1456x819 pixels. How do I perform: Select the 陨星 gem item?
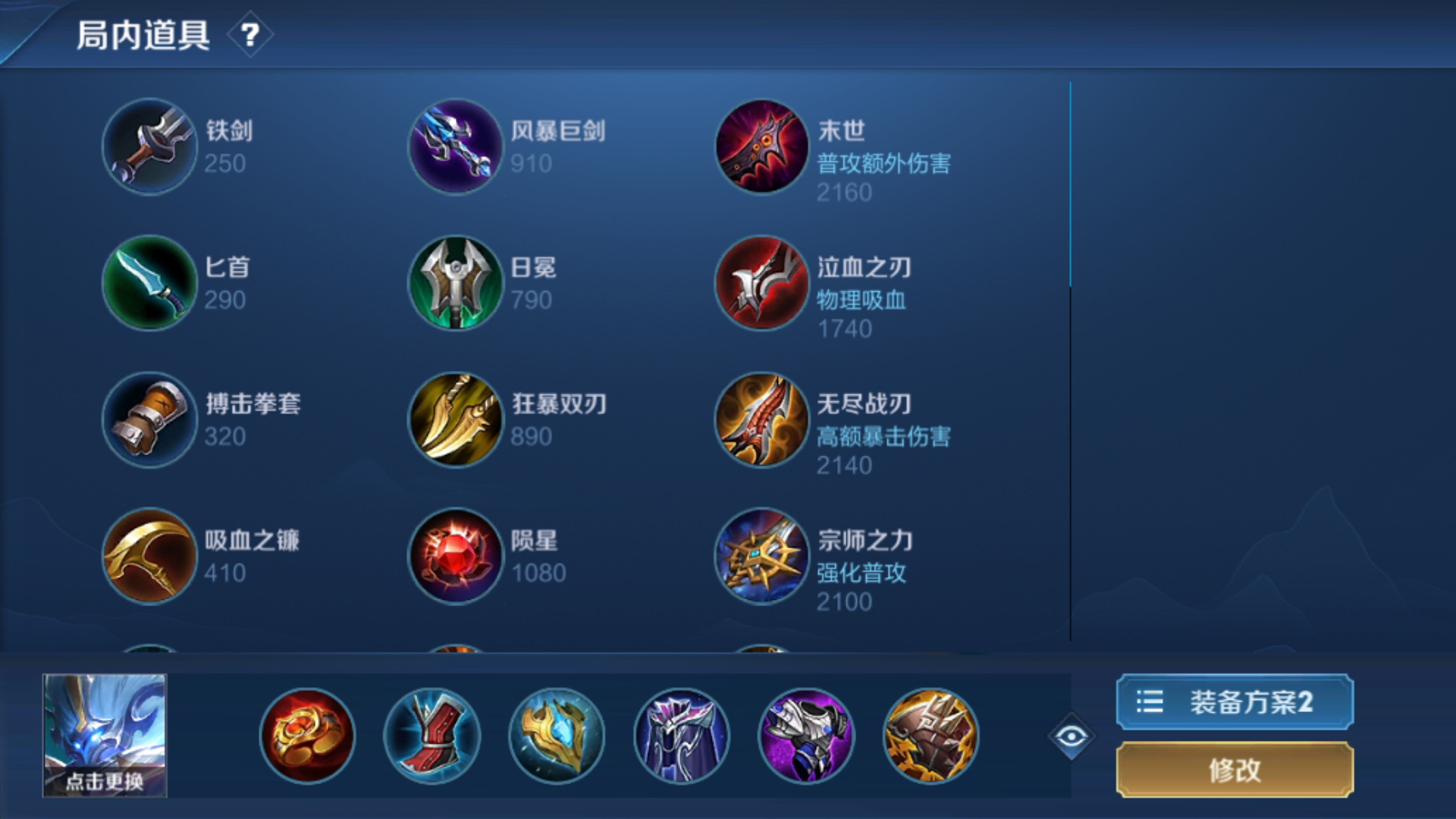point(455,555)
